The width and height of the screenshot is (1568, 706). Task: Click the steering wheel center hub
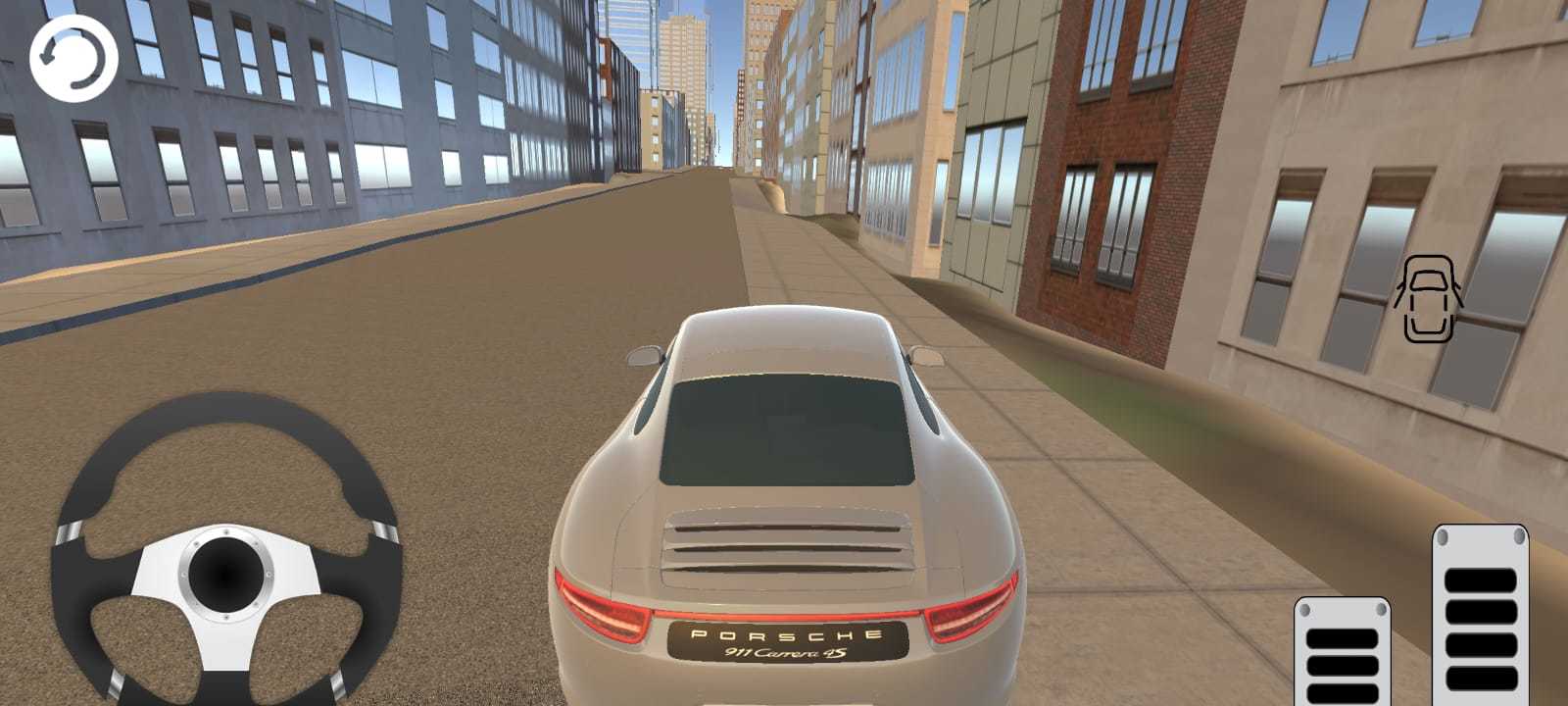227,571
